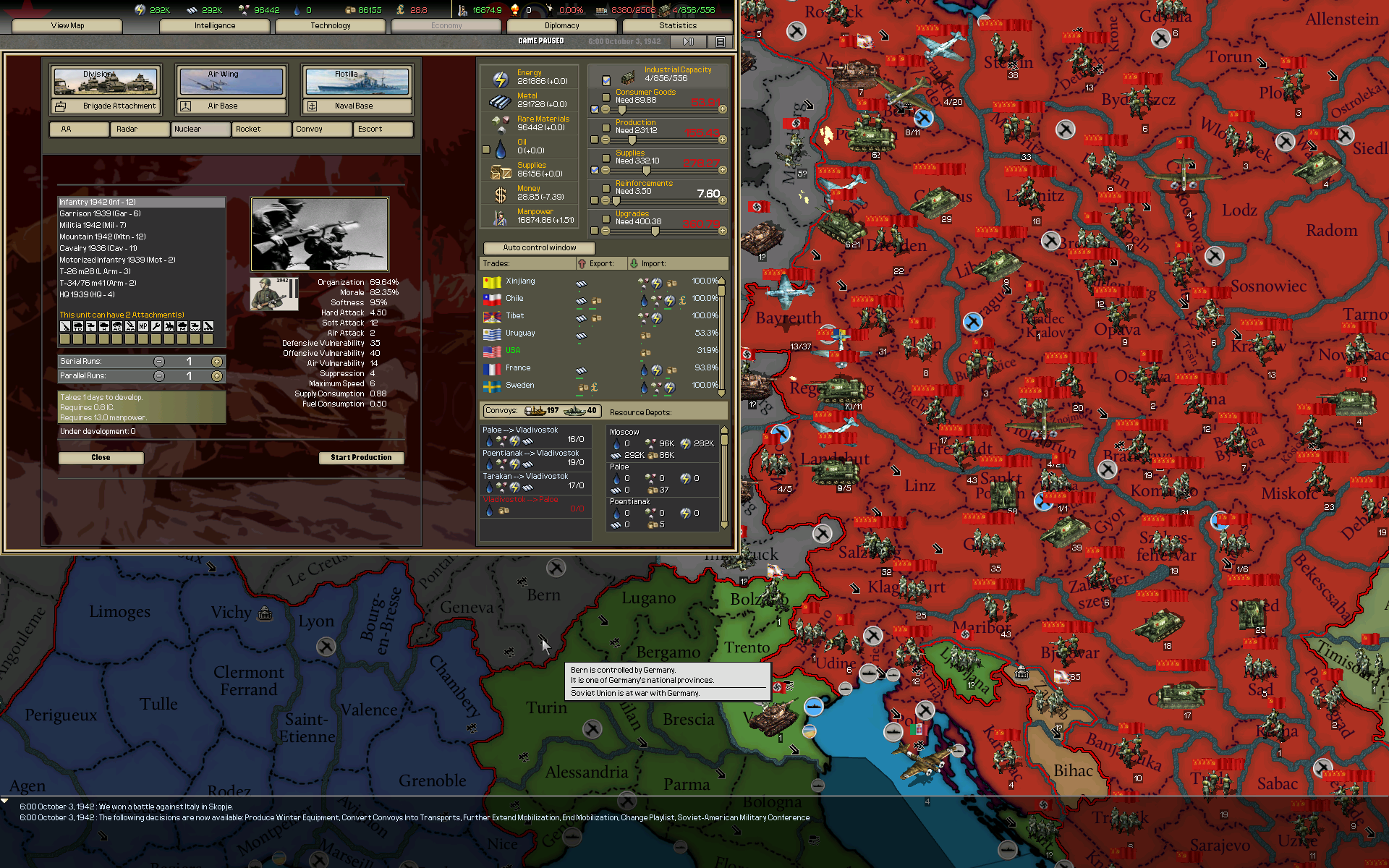This screenshot has height=868, width=1389.
Task: Open the View Map screen
Action: pos(67,26)
